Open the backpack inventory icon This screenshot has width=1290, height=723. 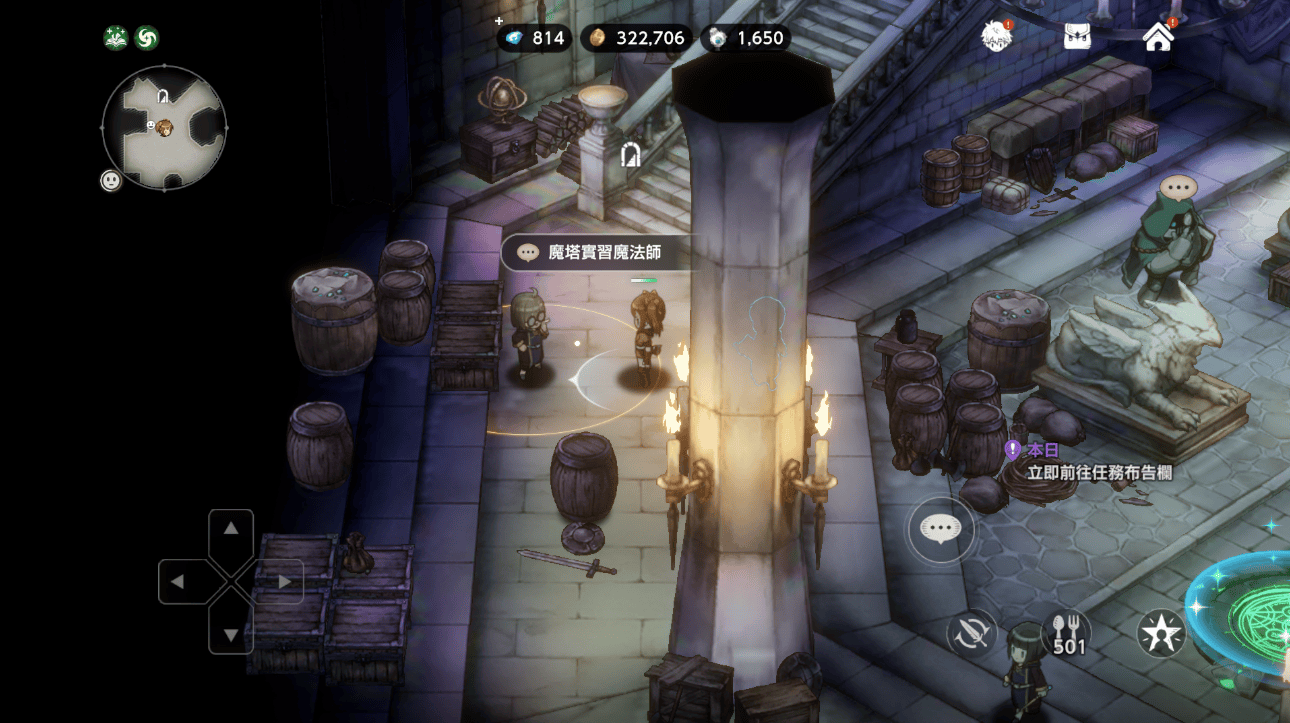[x=1077, y=37]
